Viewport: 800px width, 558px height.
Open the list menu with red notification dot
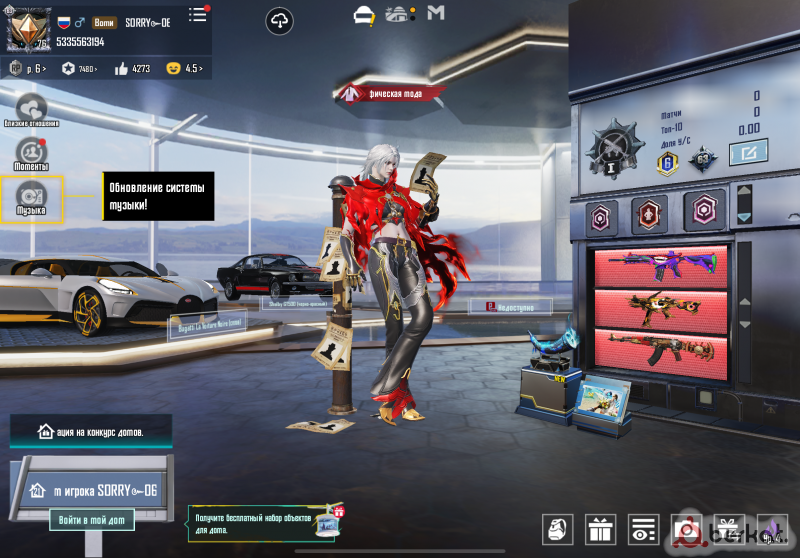pos(198,14)
